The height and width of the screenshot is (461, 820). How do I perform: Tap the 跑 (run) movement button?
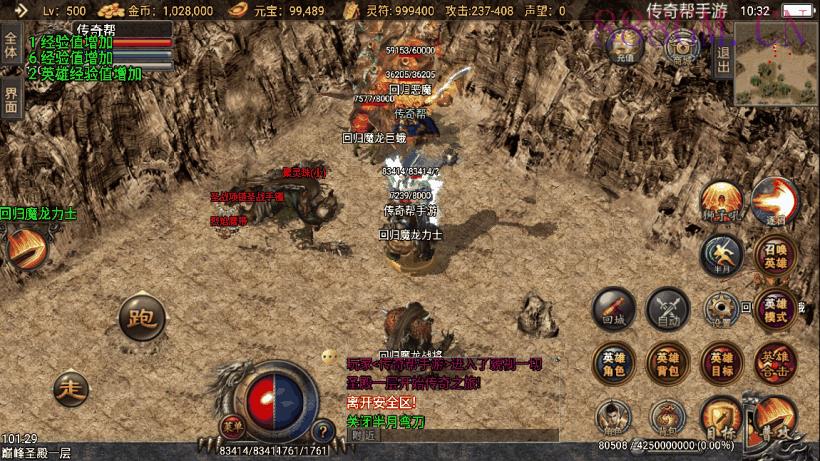pyautogui.click(x=140, y=319)
